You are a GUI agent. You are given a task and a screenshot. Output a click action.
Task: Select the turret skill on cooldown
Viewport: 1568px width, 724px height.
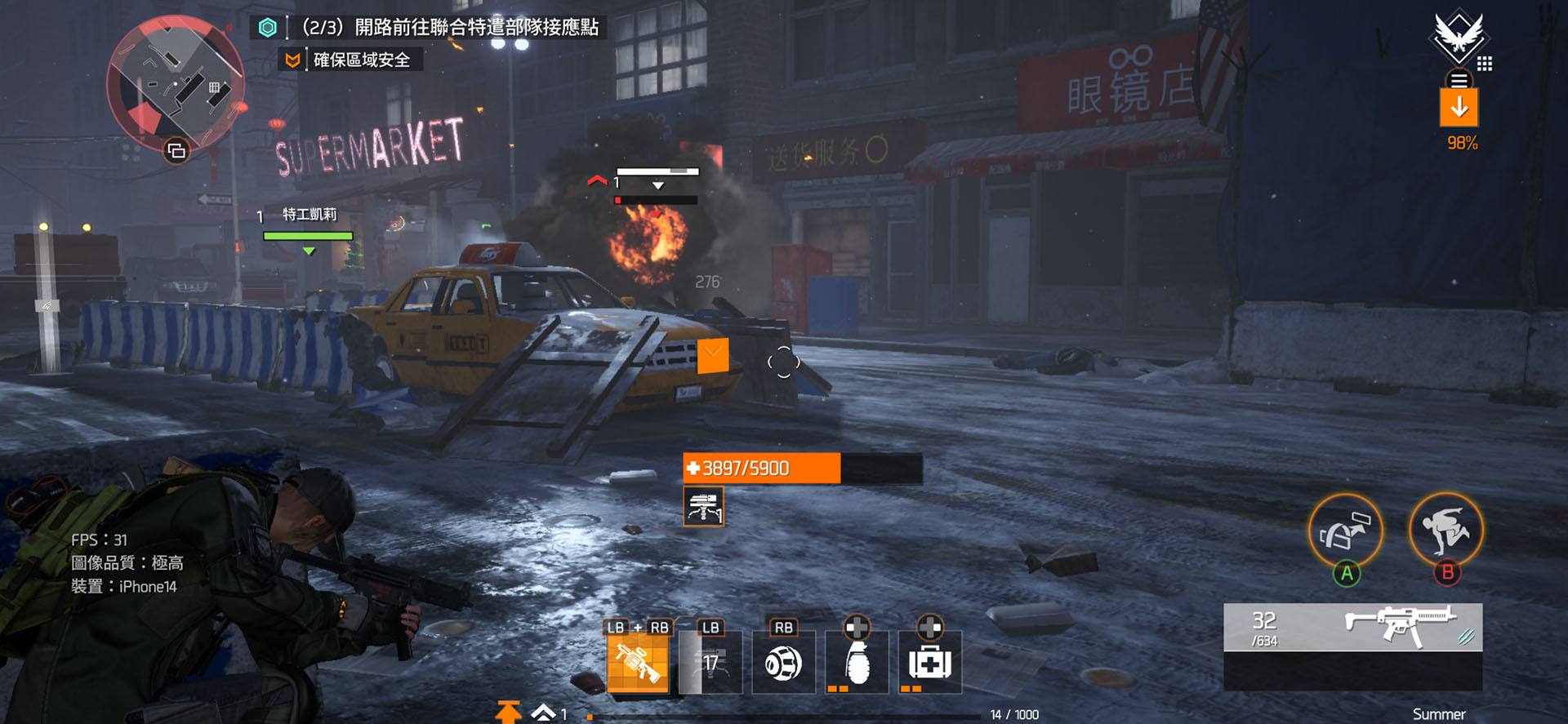pyautogui.click(x=710, y=663)
